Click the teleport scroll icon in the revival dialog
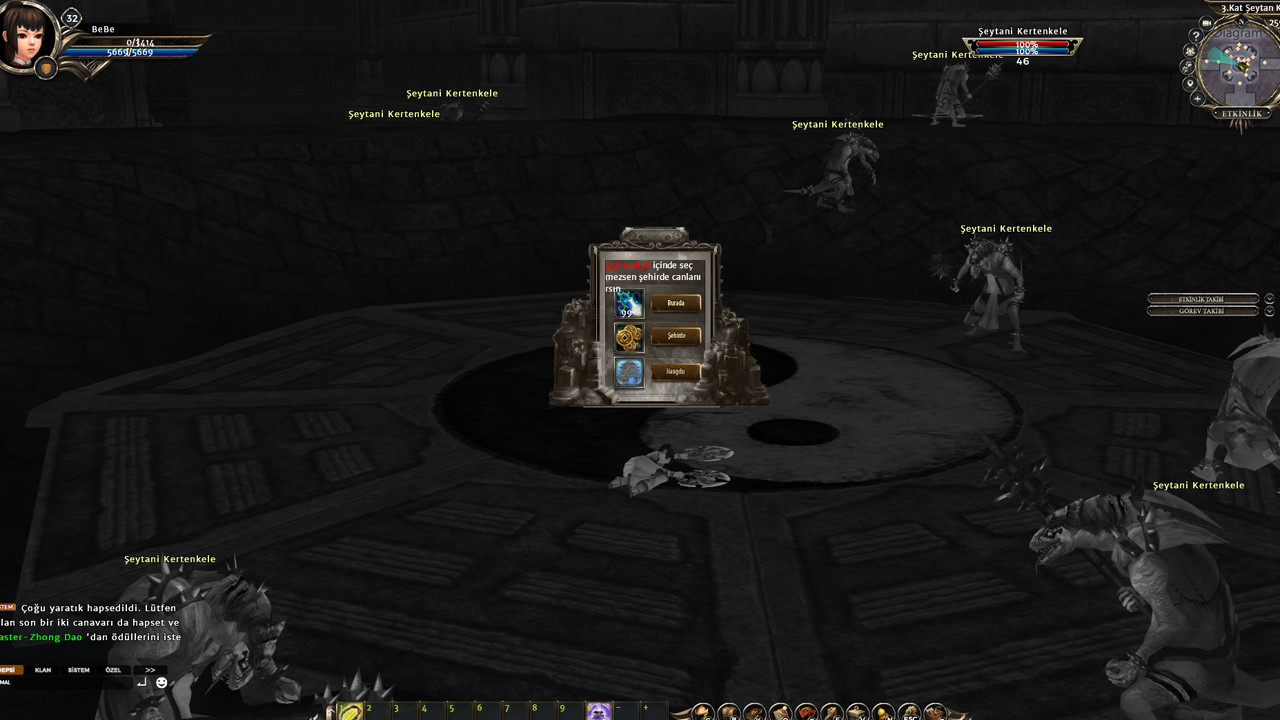The height and width of the screenshot is (720, 1280). coord(631,303)
